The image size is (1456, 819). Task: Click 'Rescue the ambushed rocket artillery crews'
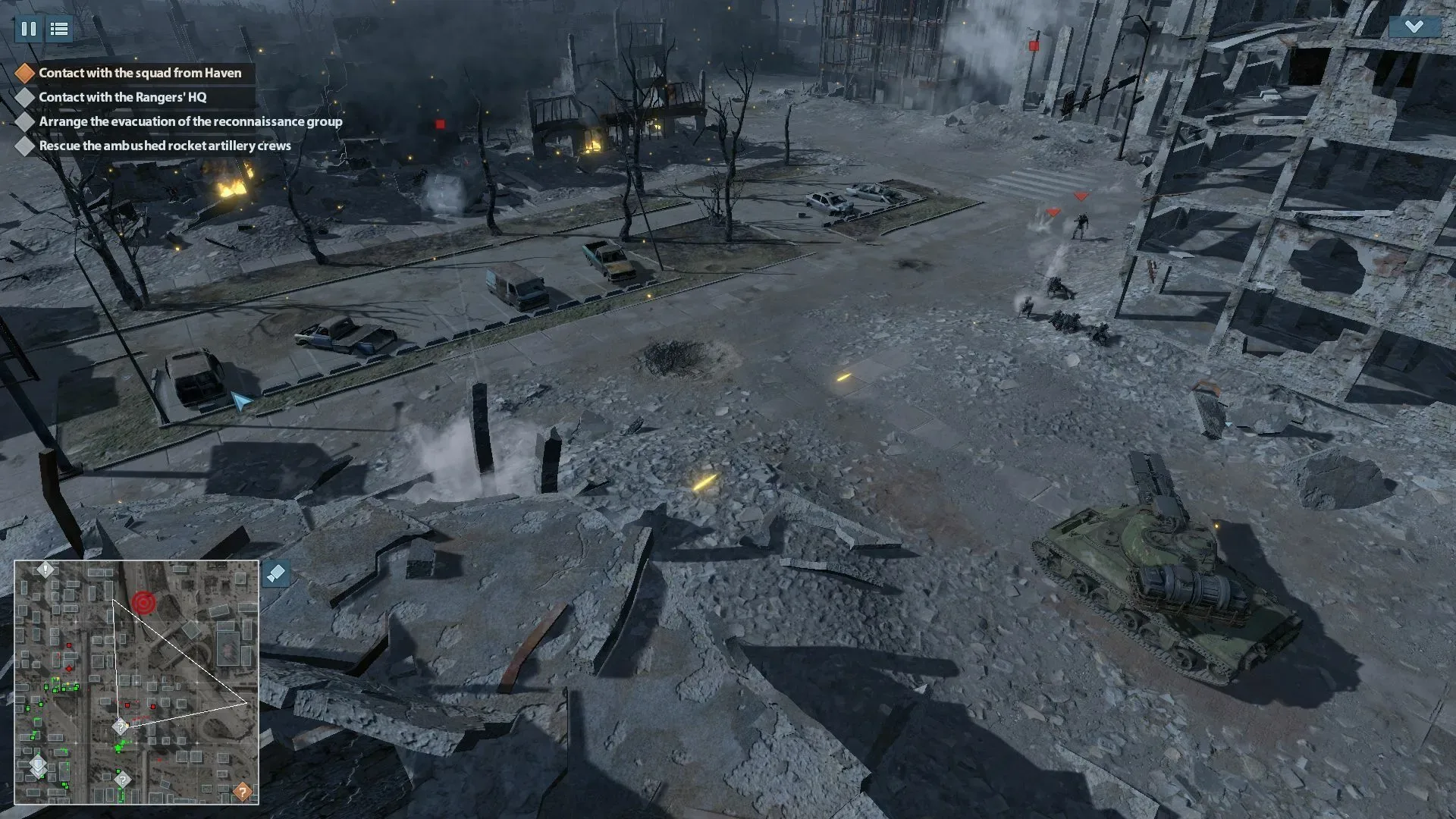(x=163, y=146)
